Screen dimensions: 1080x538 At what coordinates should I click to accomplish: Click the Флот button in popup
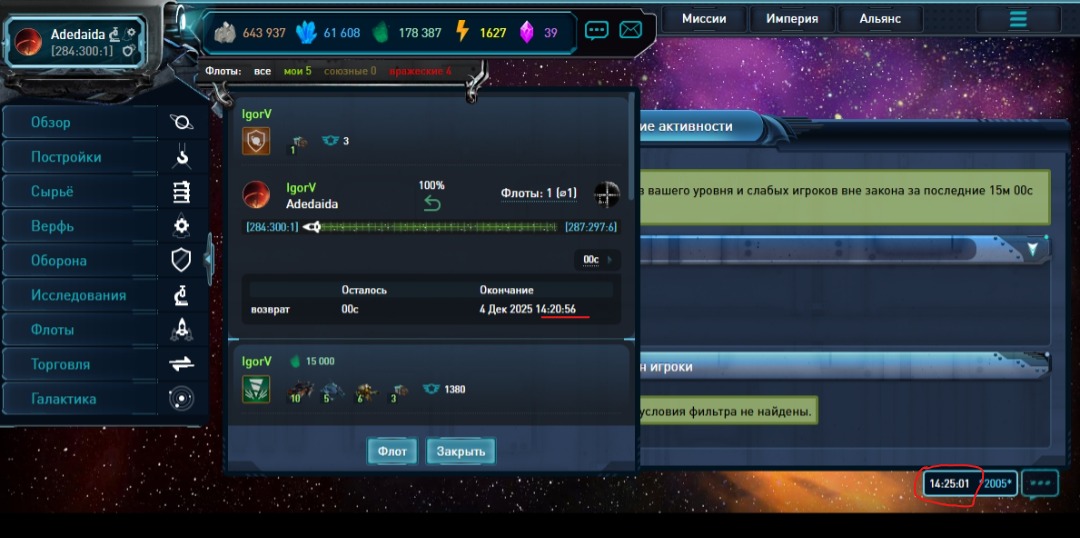tap(392, 451)
